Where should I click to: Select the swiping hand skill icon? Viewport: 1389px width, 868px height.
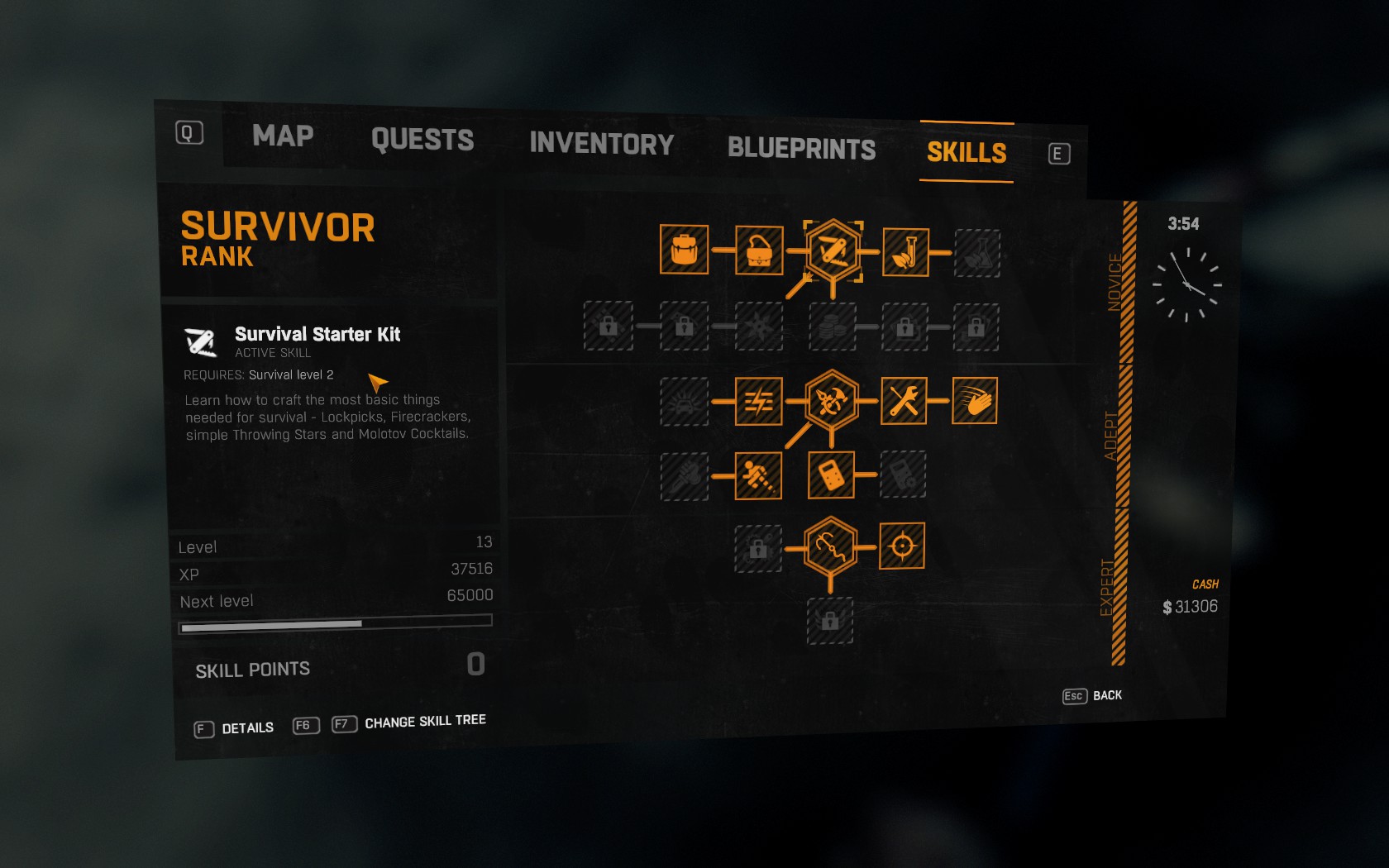point(975,401)
